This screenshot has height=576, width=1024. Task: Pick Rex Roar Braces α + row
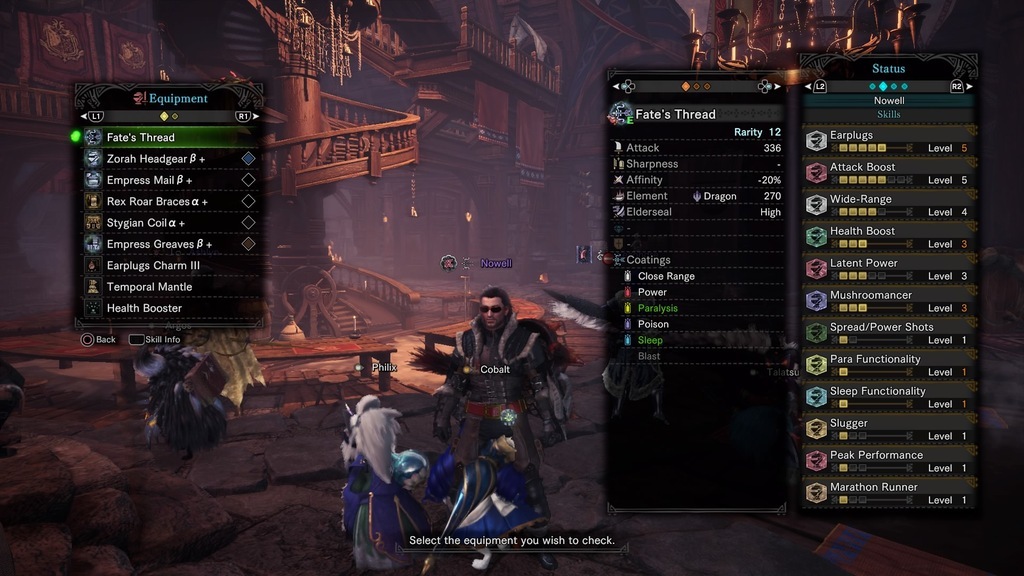click(x=165, y=201)
